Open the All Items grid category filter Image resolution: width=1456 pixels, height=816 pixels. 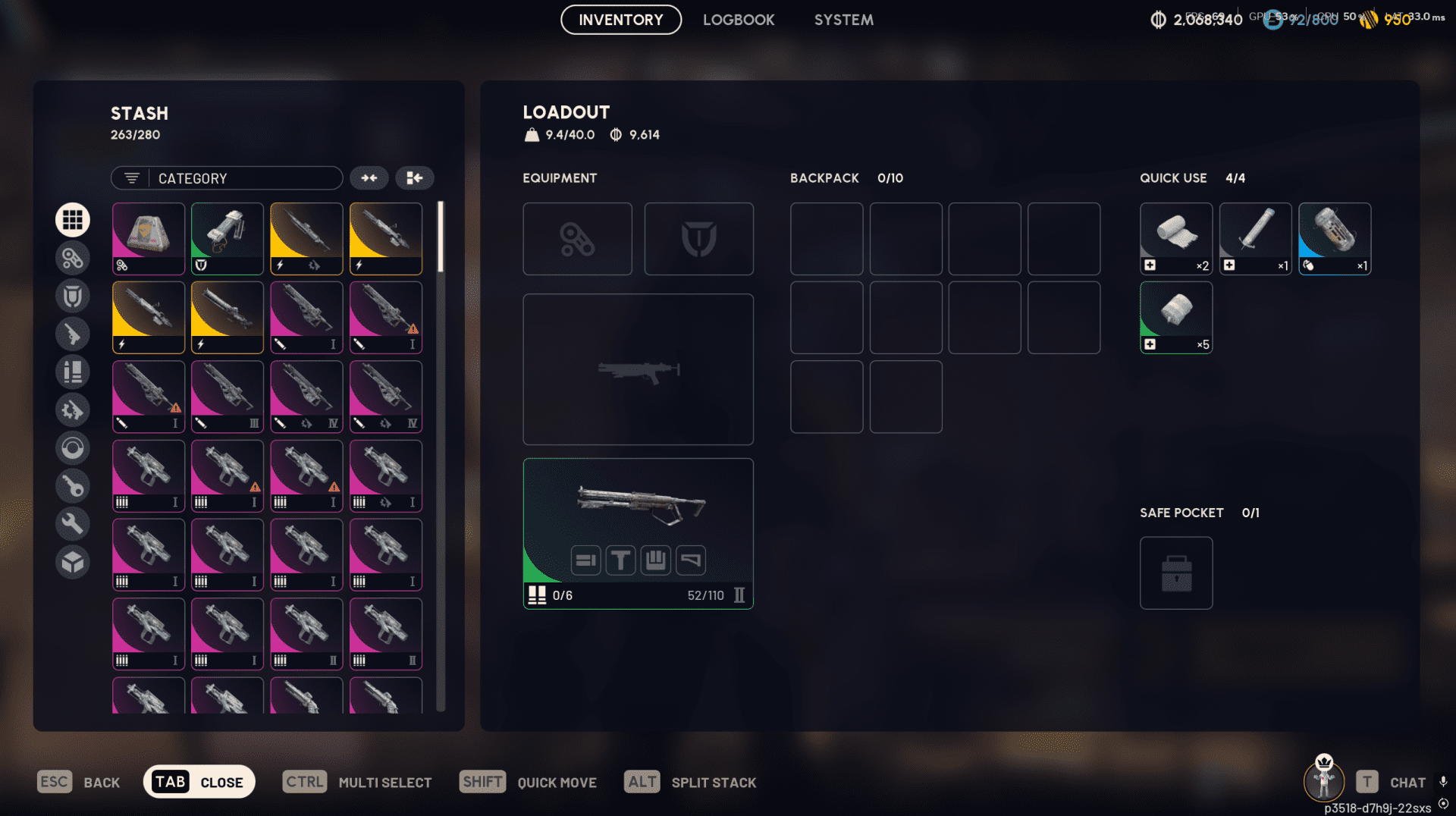(73, 219)
